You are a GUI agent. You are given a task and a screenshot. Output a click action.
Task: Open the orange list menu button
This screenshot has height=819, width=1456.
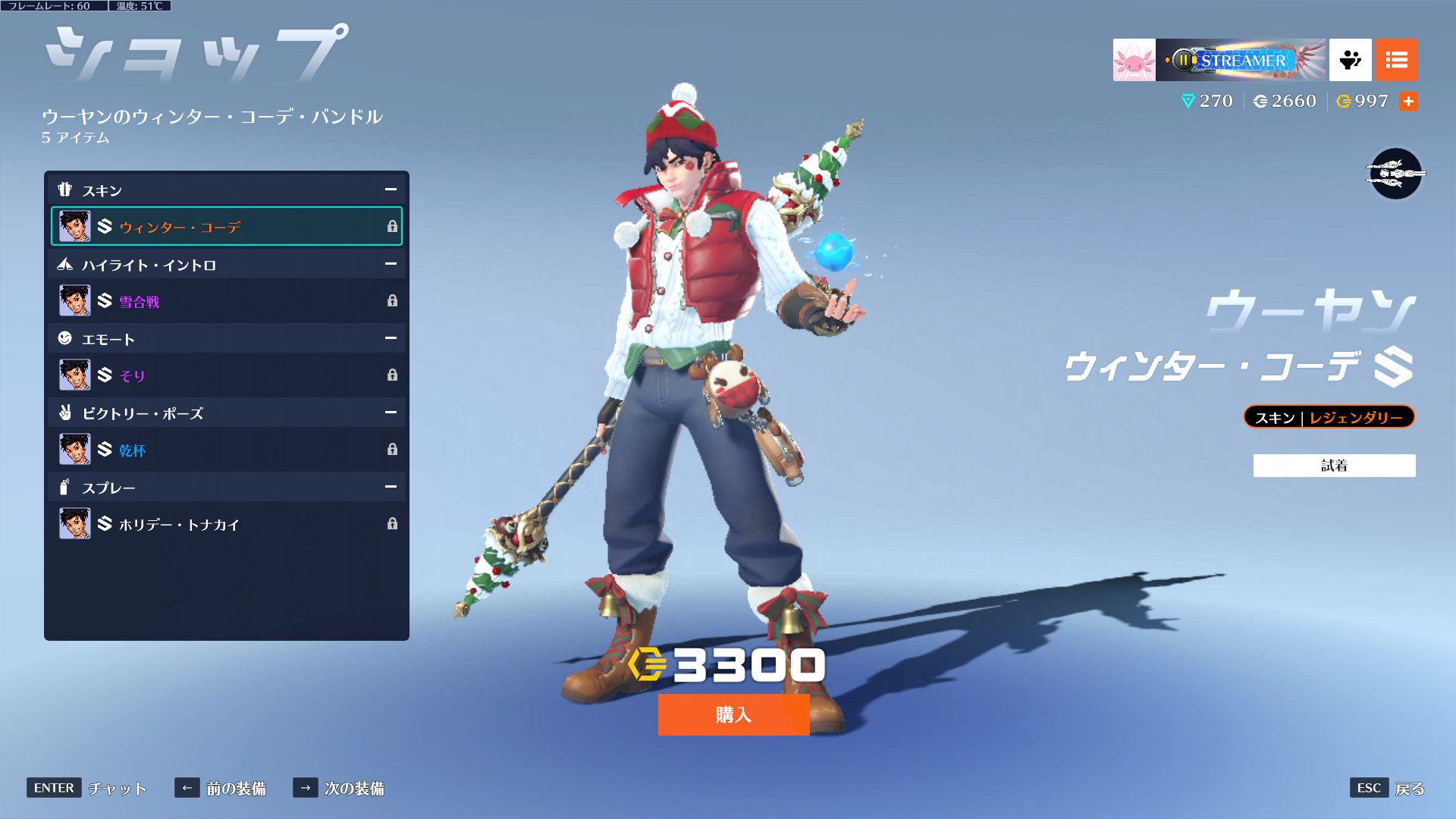tap(1396, 60)
